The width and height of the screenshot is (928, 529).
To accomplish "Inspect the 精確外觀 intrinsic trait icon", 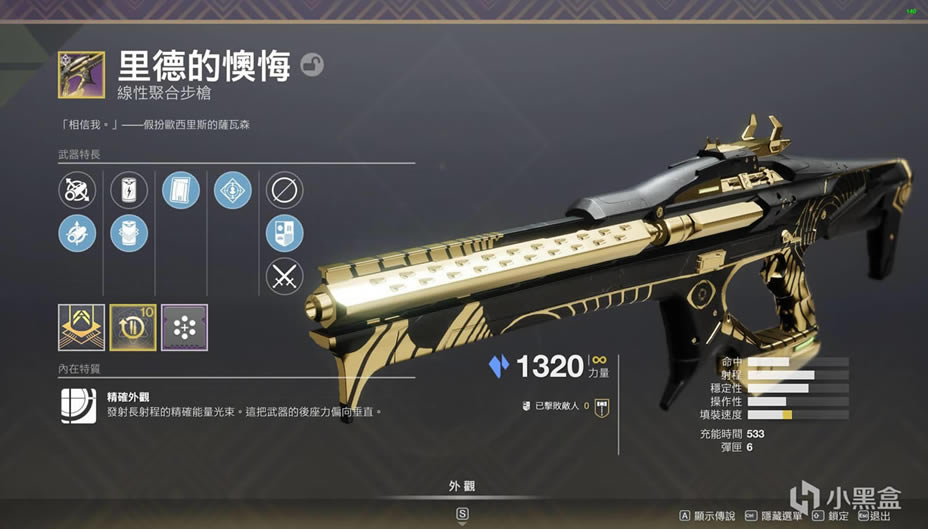I will click(78, 405).
